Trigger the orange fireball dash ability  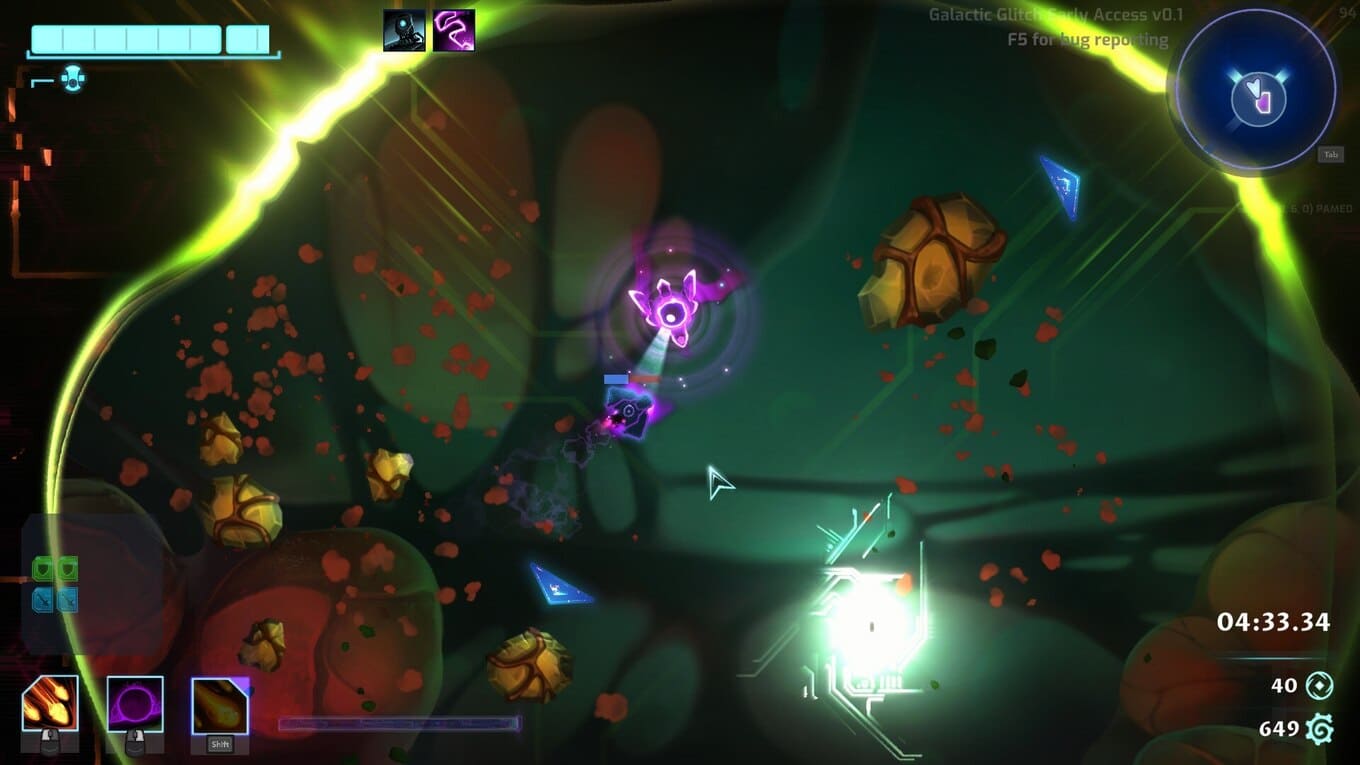[219, 705]
